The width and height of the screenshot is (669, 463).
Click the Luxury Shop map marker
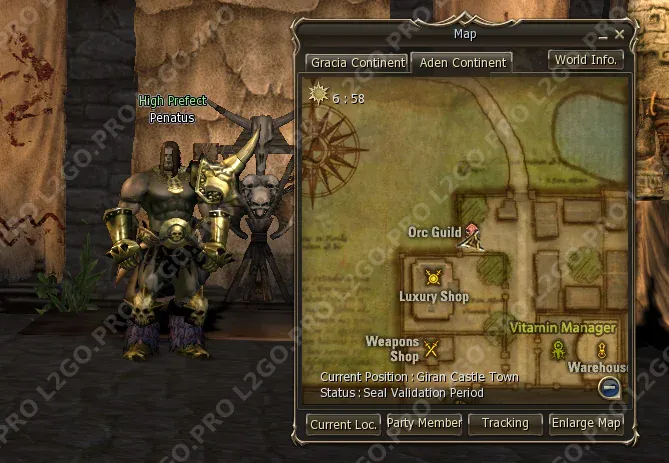pos(433,278)
